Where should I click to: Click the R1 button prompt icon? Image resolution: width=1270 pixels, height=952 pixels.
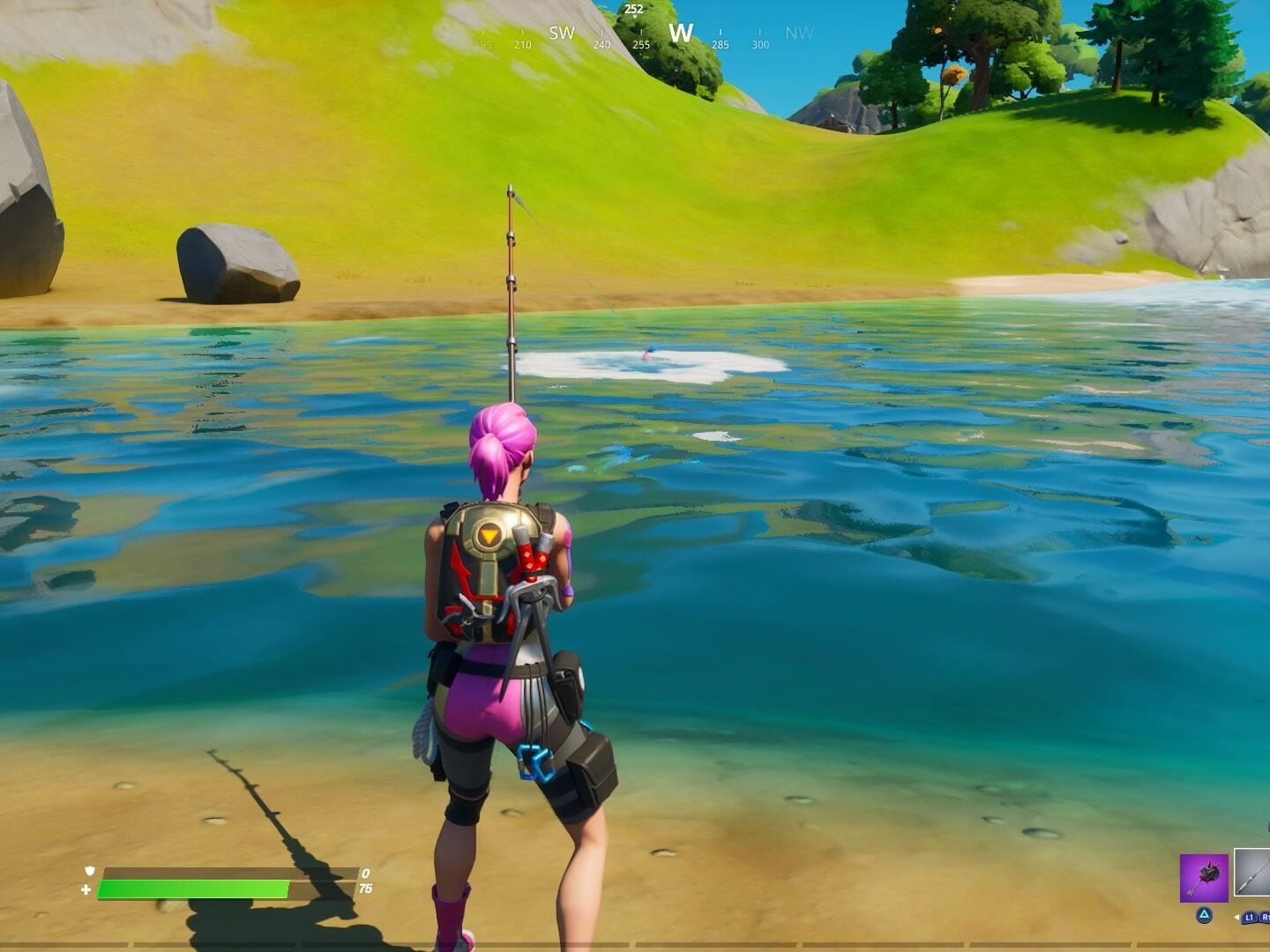pyautogui.click(x=1266, y=917)
